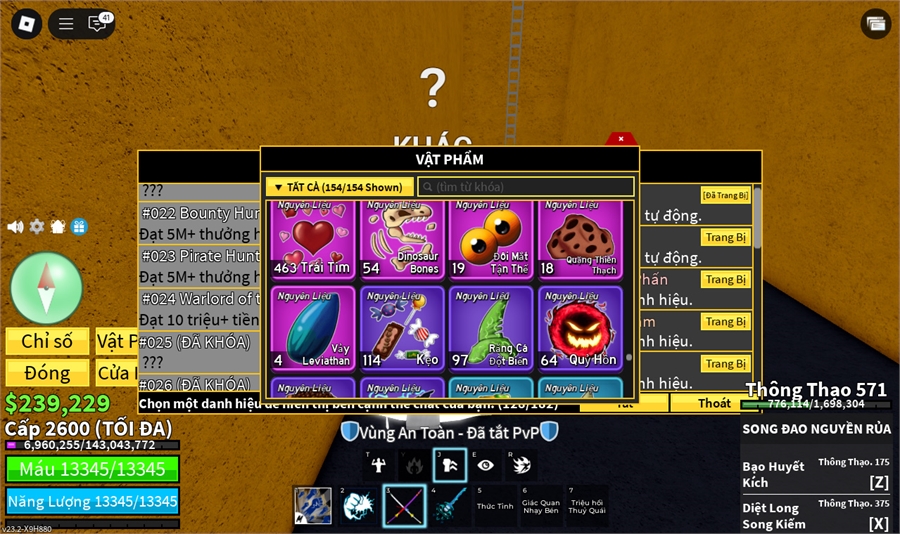Toggle the sound speaker icon
The height and width of the screenshot is (534, 900).
point(15,227)
